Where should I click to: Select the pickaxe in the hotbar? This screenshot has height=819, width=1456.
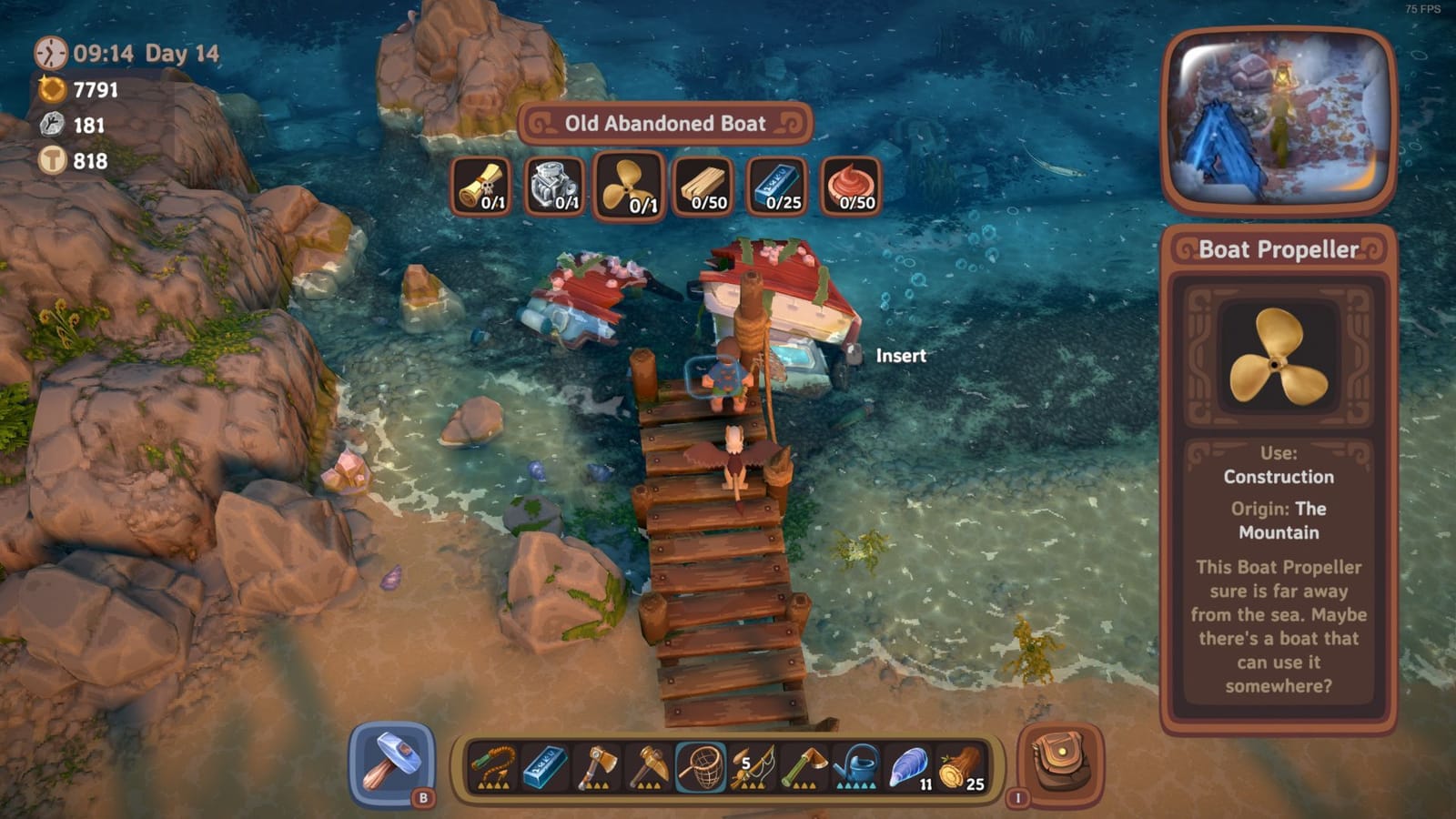point(650,769)
